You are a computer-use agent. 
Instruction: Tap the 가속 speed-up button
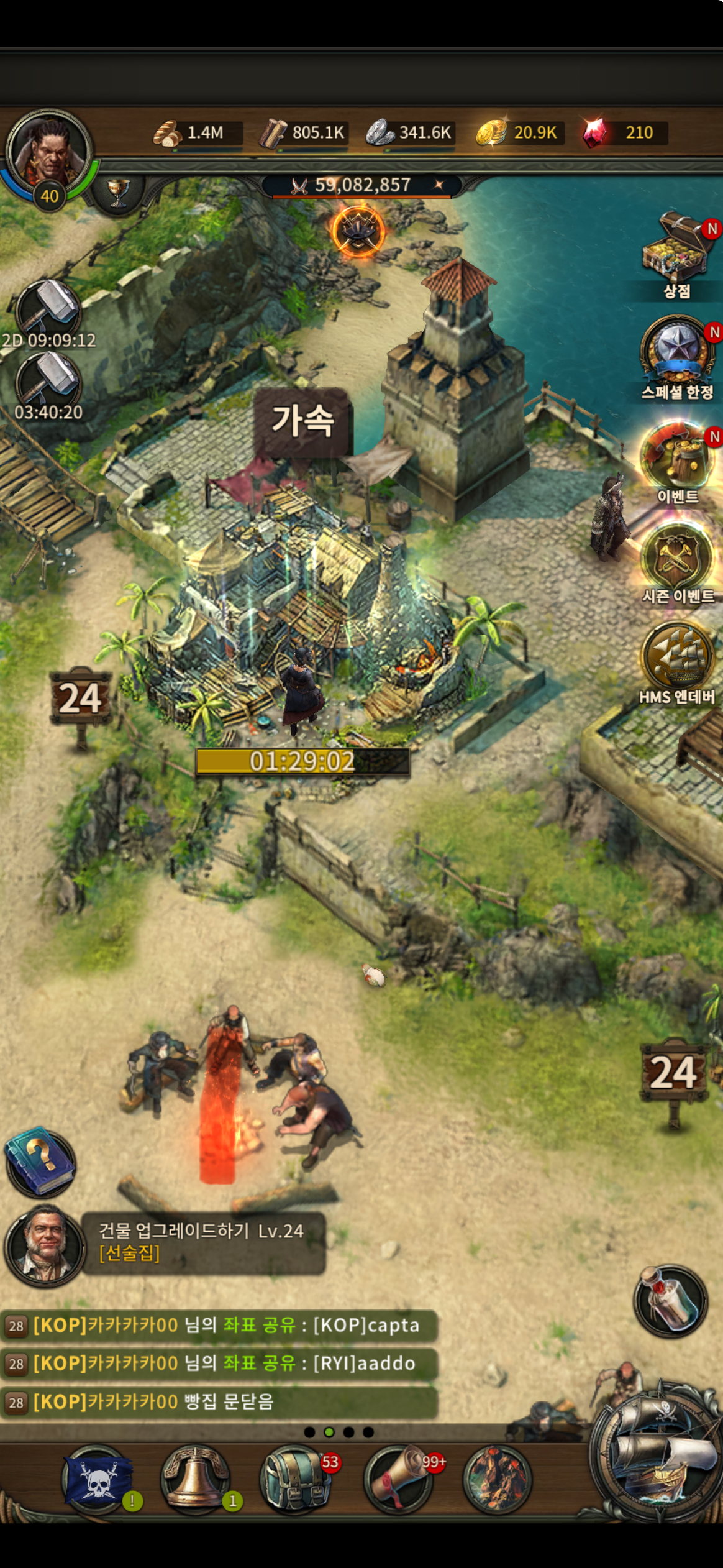[303, 421]
